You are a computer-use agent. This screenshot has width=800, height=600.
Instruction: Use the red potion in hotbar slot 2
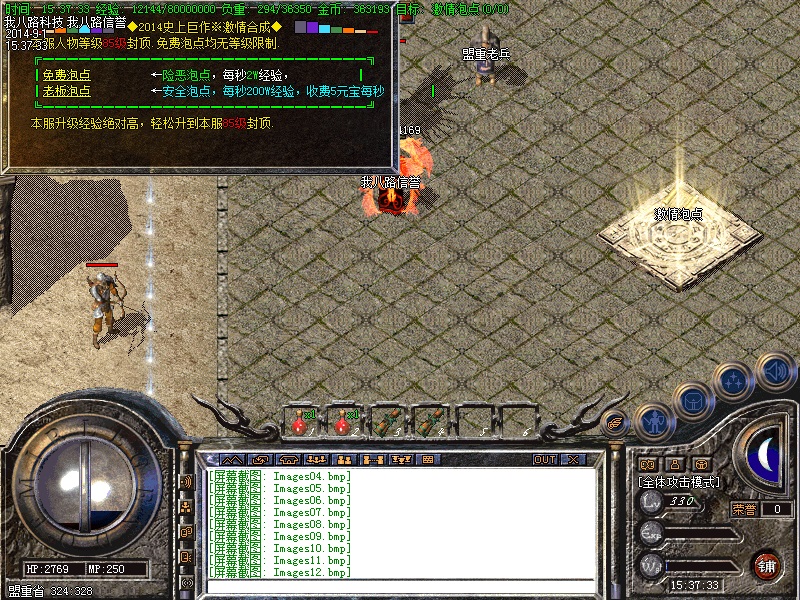342,422
